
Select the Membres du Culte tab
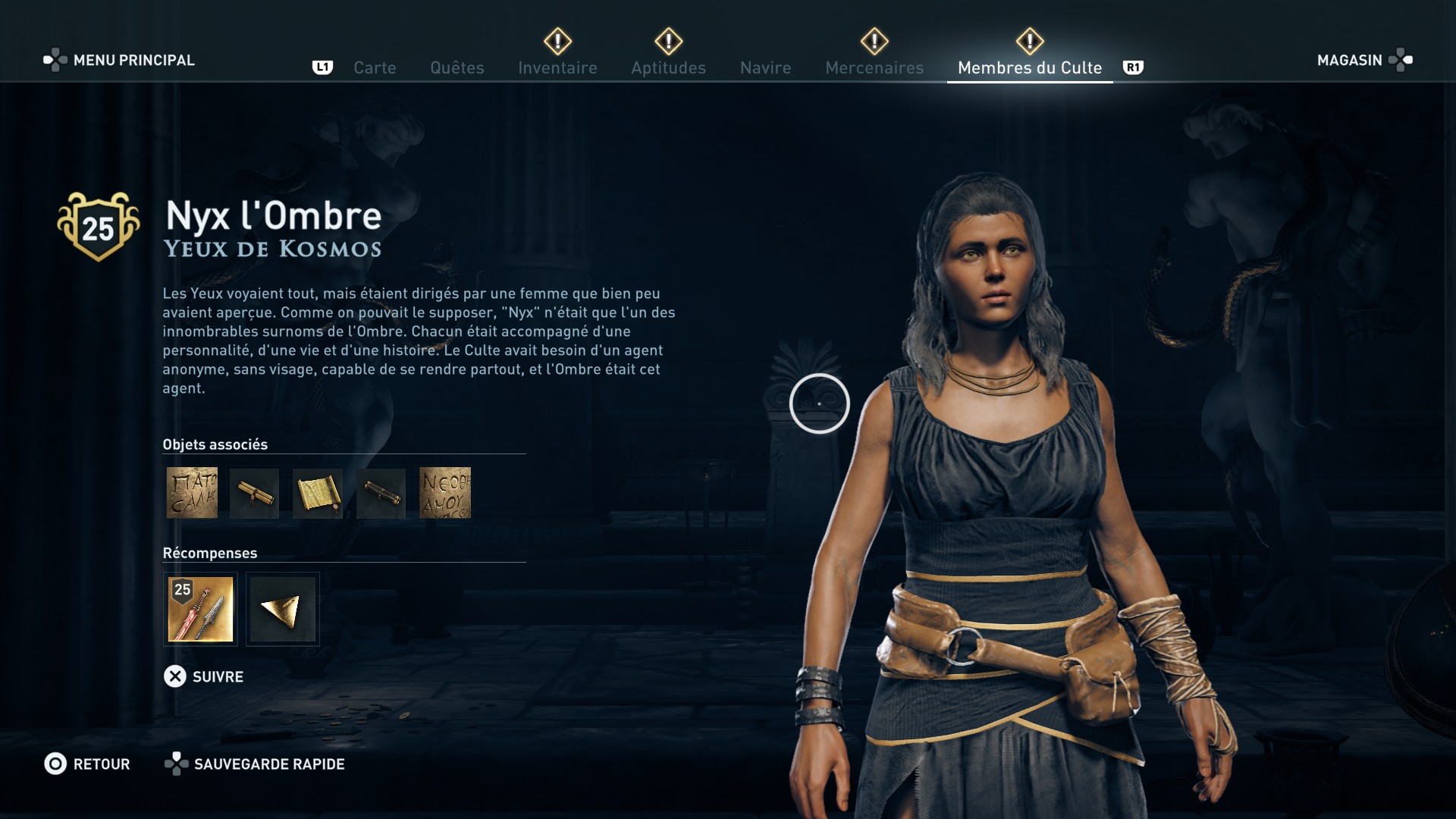(x=1029, y=67)
